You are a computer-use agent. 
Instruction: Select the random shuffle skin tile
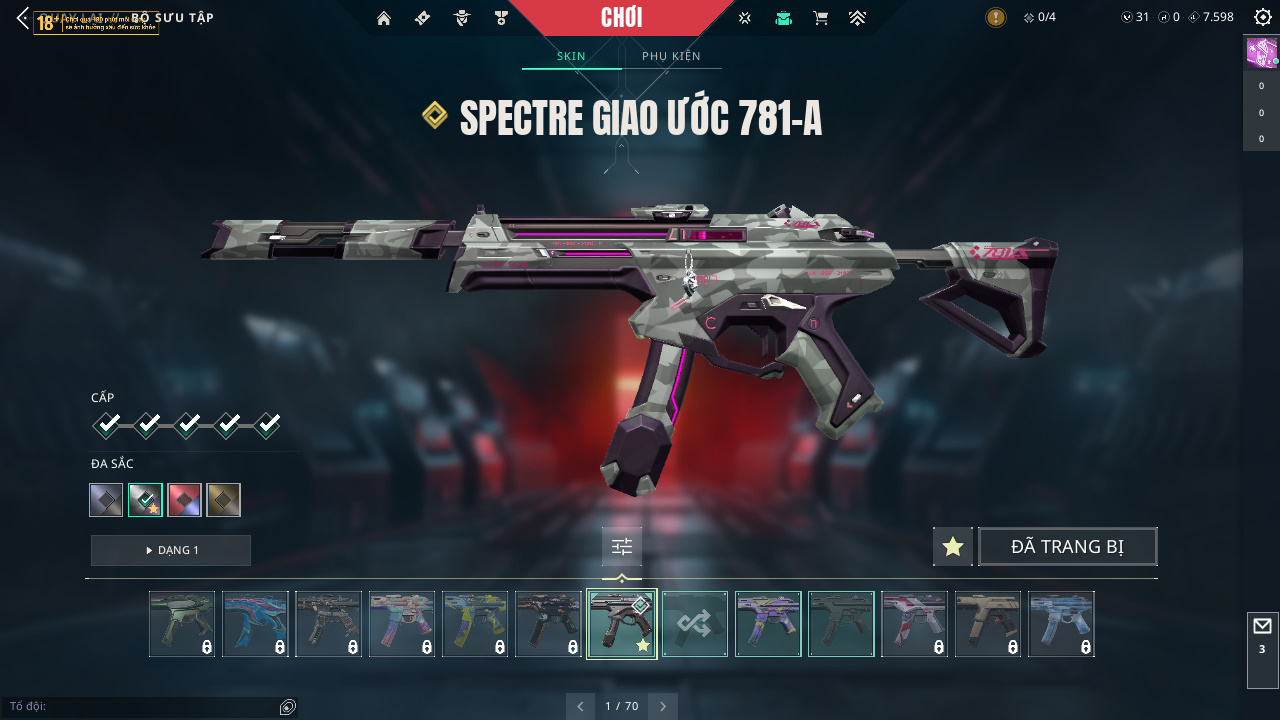coord(695,624)
